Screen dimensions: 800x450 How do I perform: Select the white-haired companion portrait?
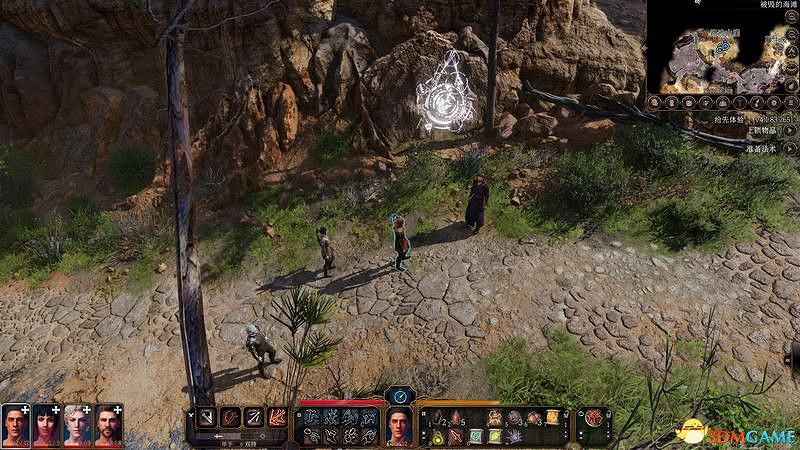tap(77, 426)
